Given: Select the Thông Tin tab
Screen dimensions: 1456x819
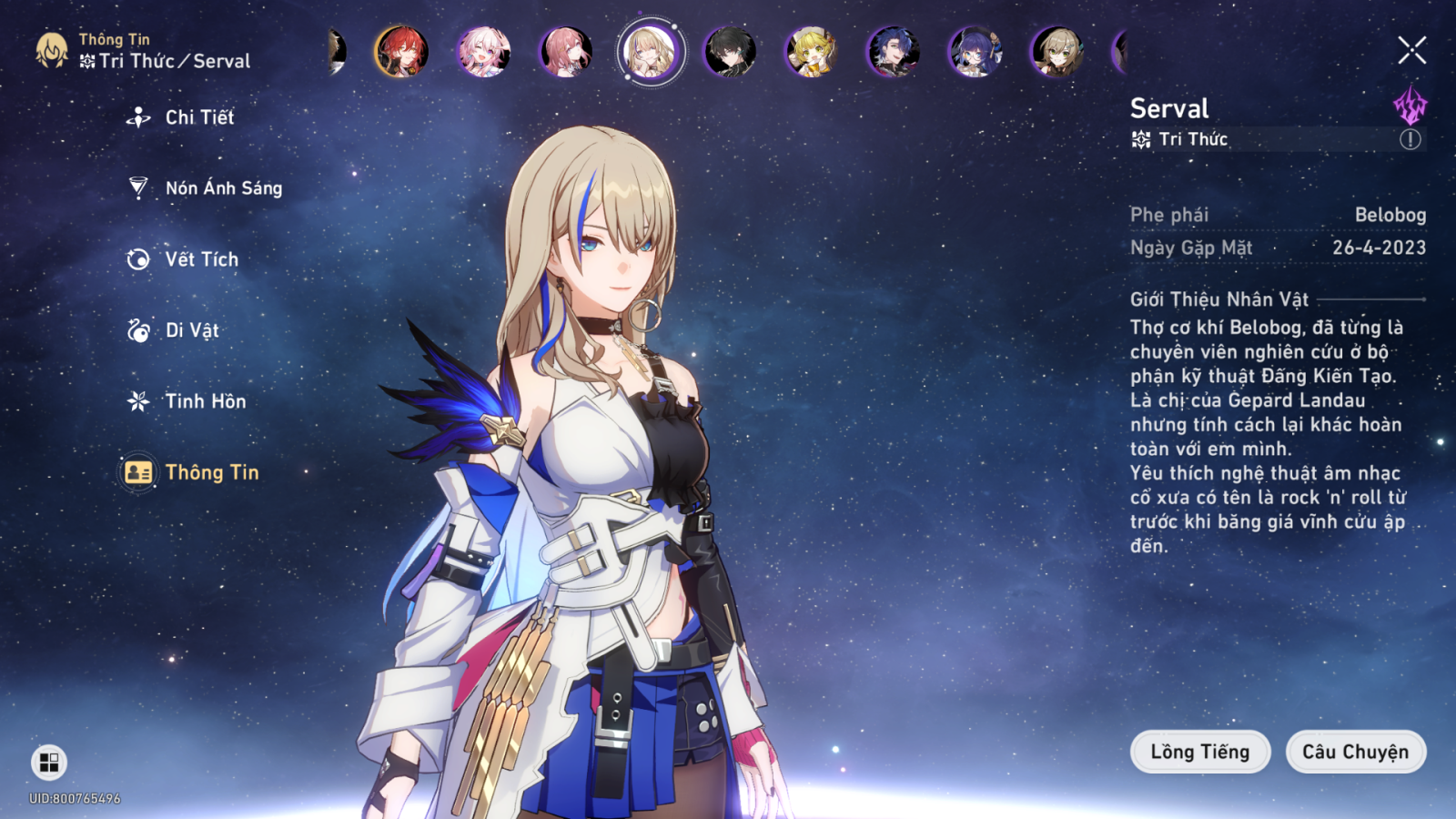Looking at the screenshot, I should (x=211, y=472).
